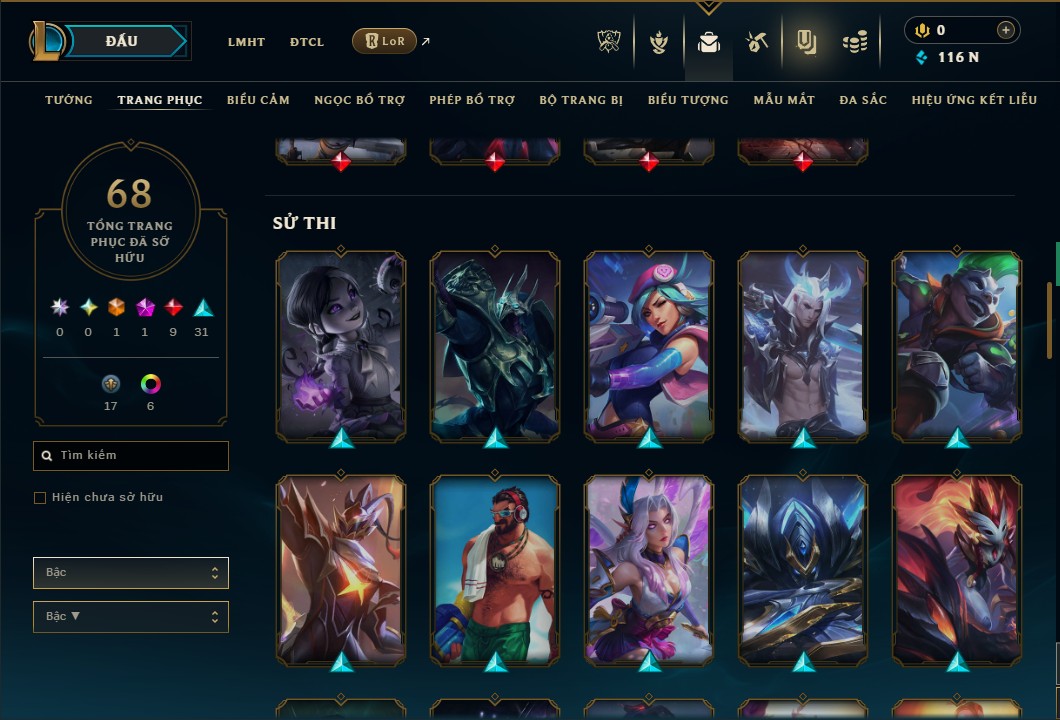Show the BỘ TRANG BỊ tab

coord(581,100)
